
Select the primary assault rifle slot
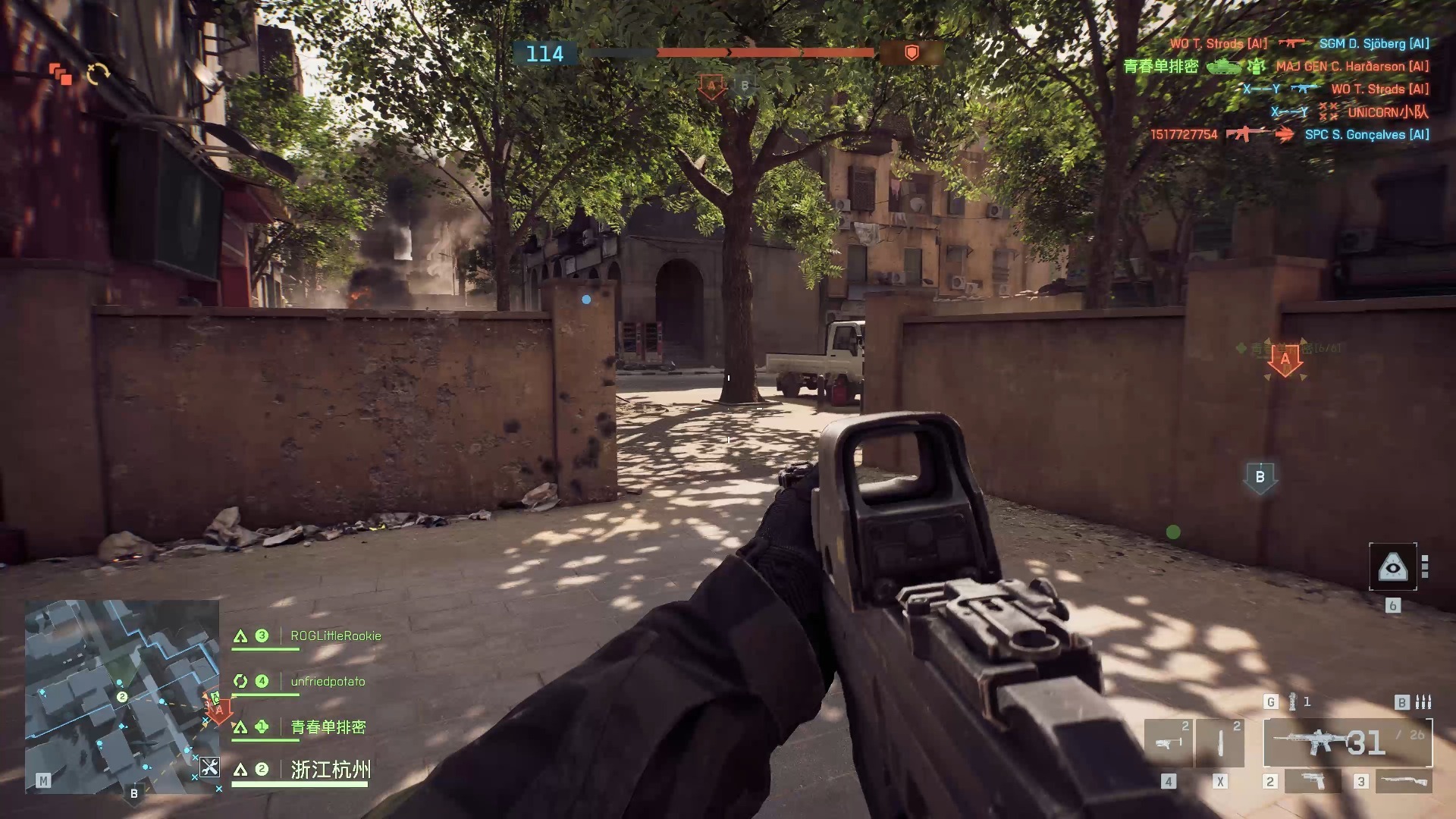click(1347, 742)
